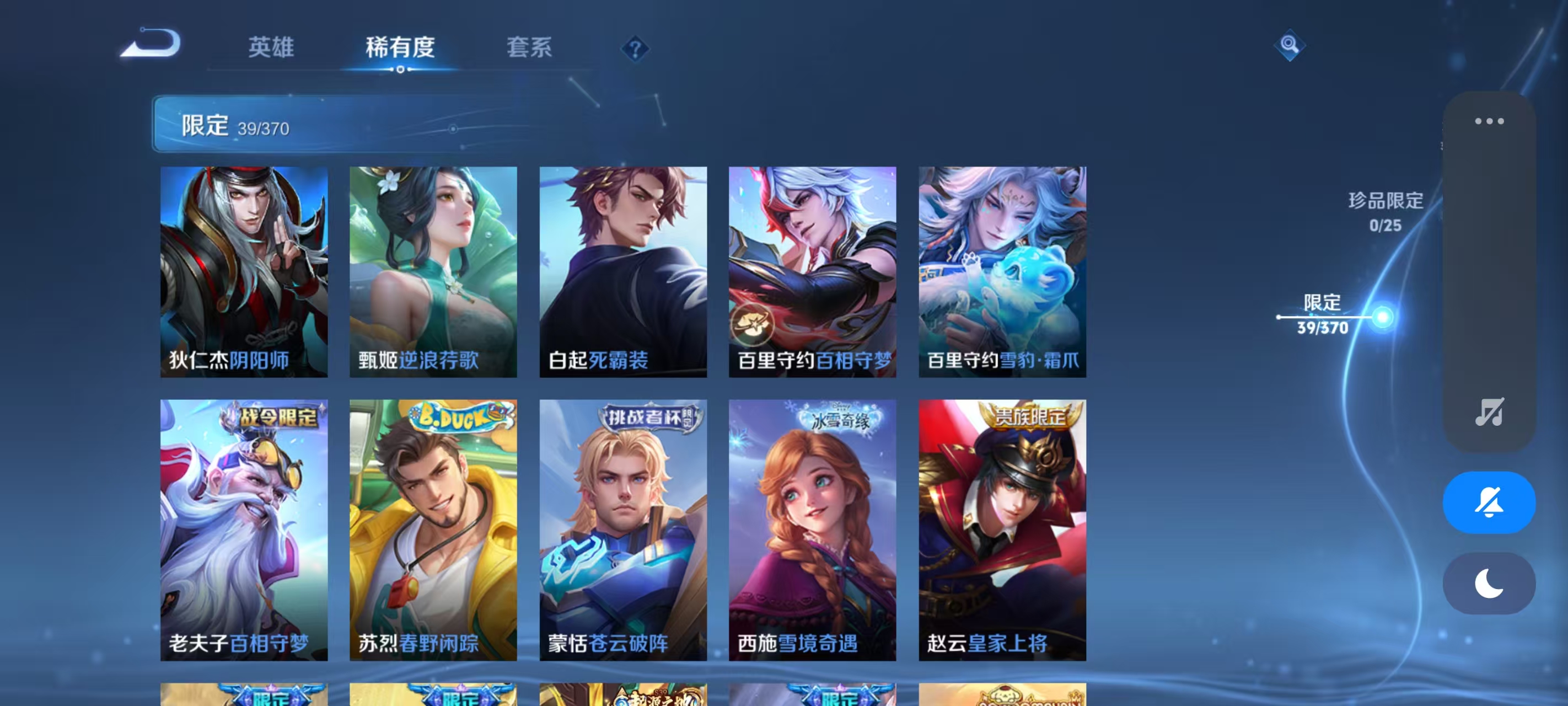Enable dark mode with the crescent moon toggle

click(x=1489, y=583)
